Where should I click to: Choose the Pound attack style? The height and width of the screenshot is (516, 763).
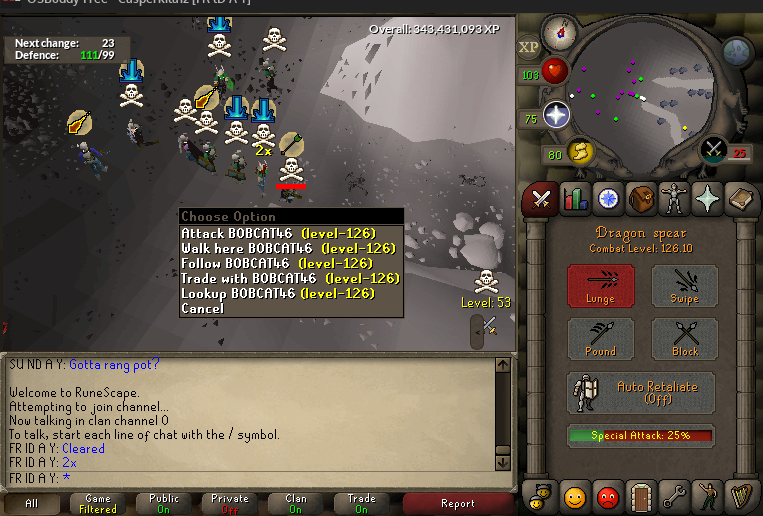[x=601, y=339]
